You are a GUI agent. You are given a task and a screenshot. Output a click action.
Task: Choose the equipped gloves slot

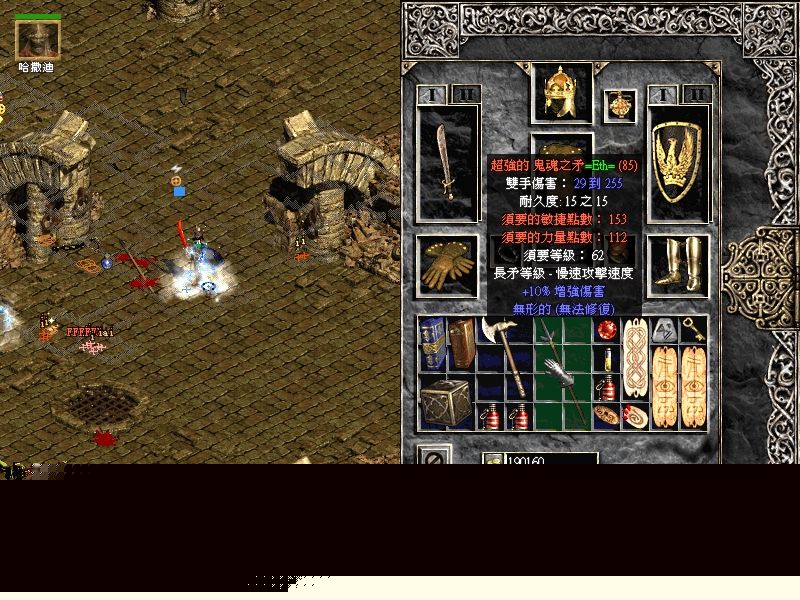pos(446,265)
